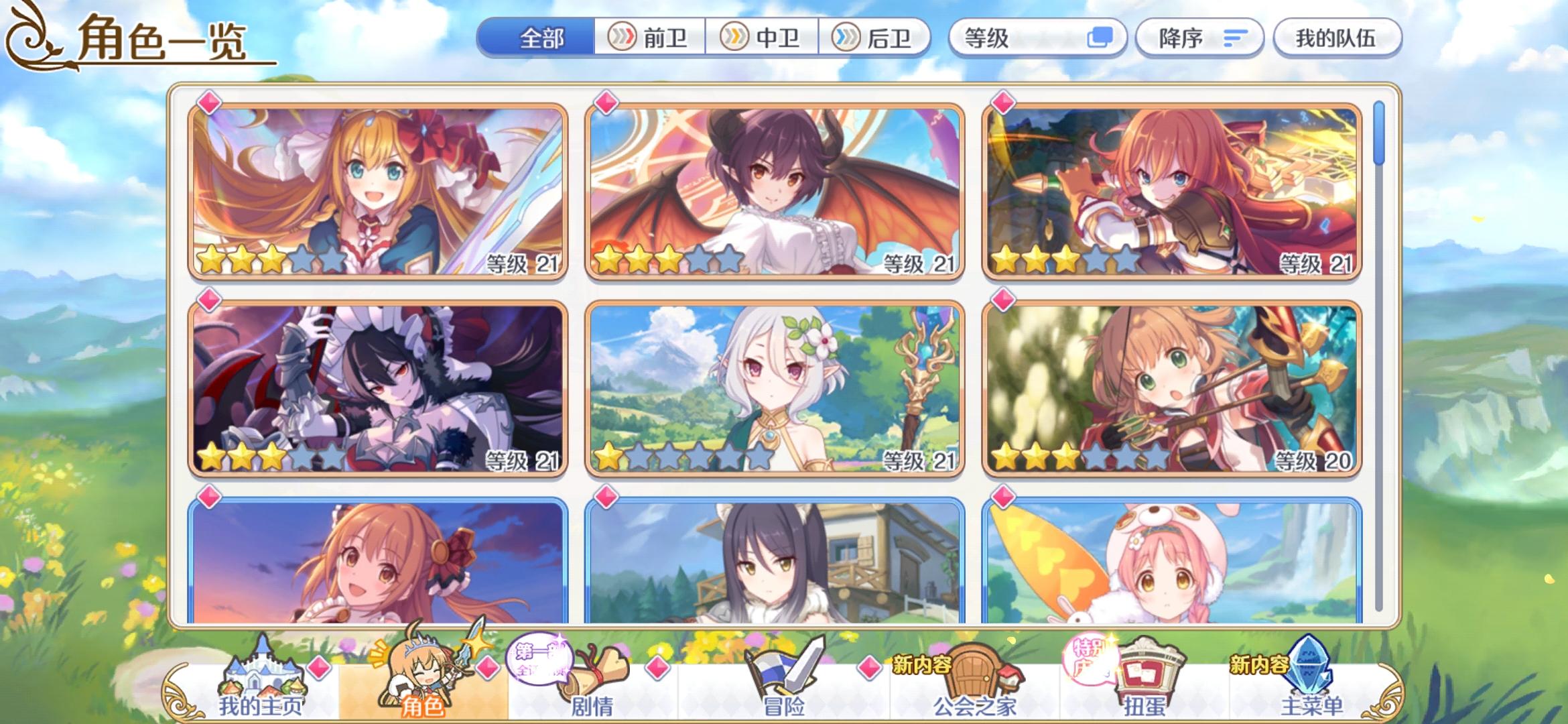Open 我的队伍 my teams button
This screenshot has height=724, width=1568.
pyautogui.click(x=1337, y=38)
